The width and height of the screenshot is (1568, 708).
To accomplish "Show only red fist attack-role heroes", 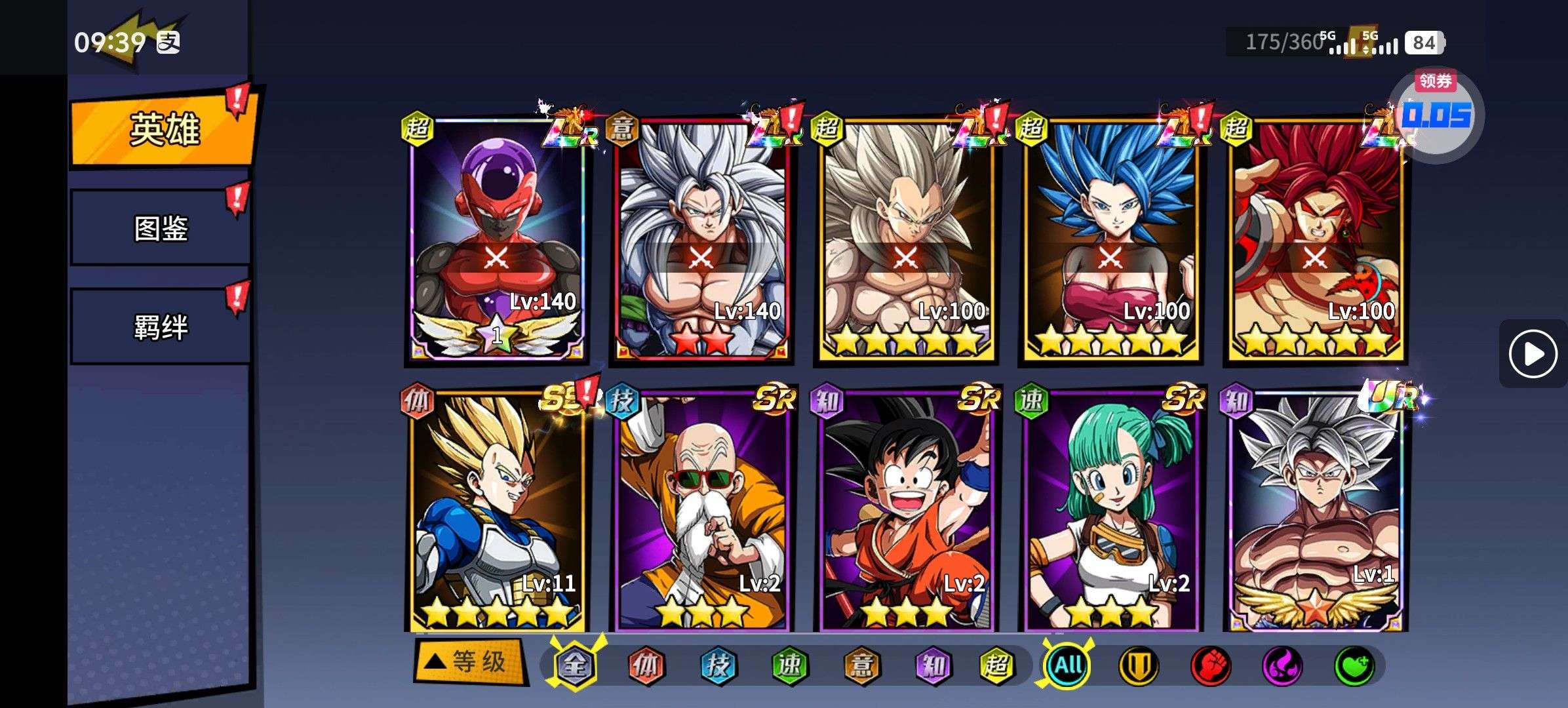I will click(1210, 666).
